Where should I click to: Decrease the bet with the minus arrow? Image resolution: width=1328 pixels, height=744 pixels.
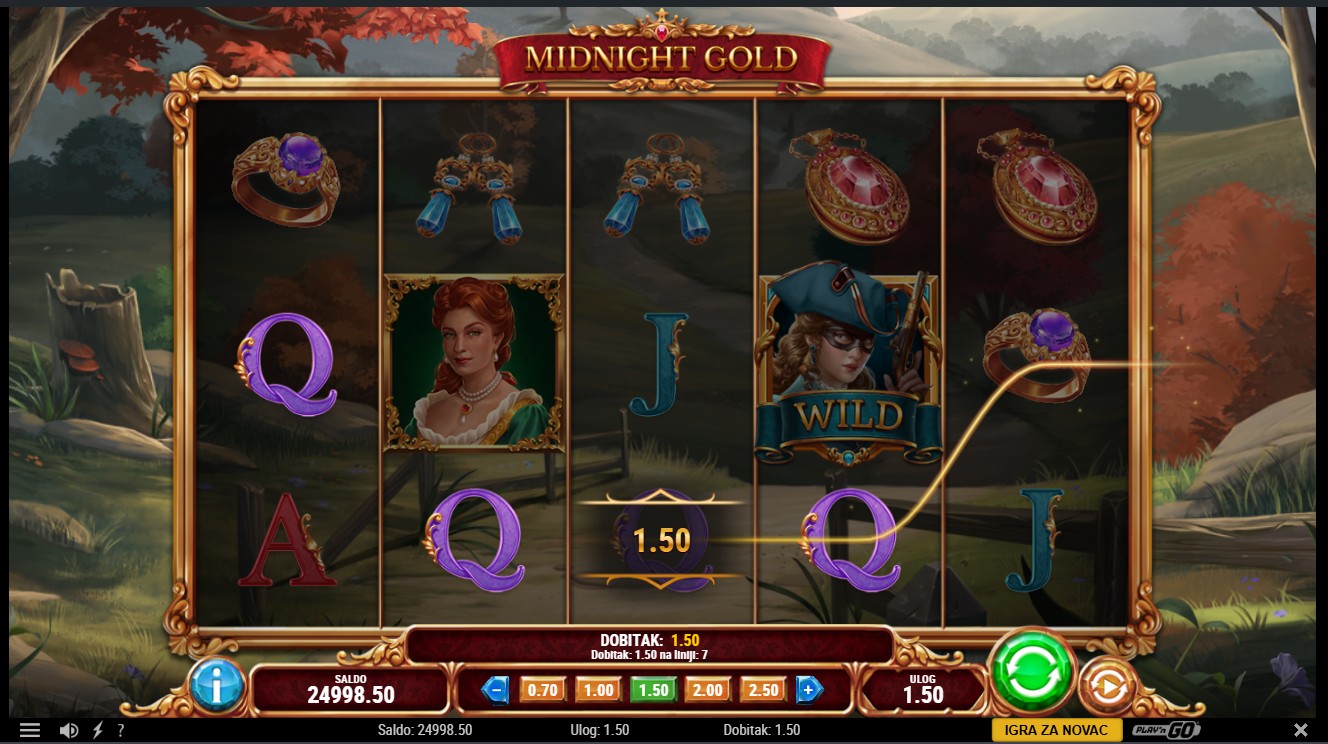click(496, 689)
